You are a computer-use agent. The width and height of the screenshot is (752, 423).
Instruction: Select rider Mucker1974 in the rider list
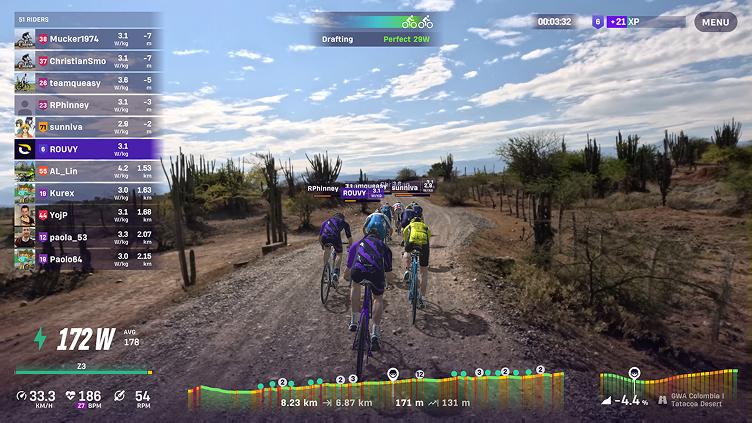tap(88, 39)
